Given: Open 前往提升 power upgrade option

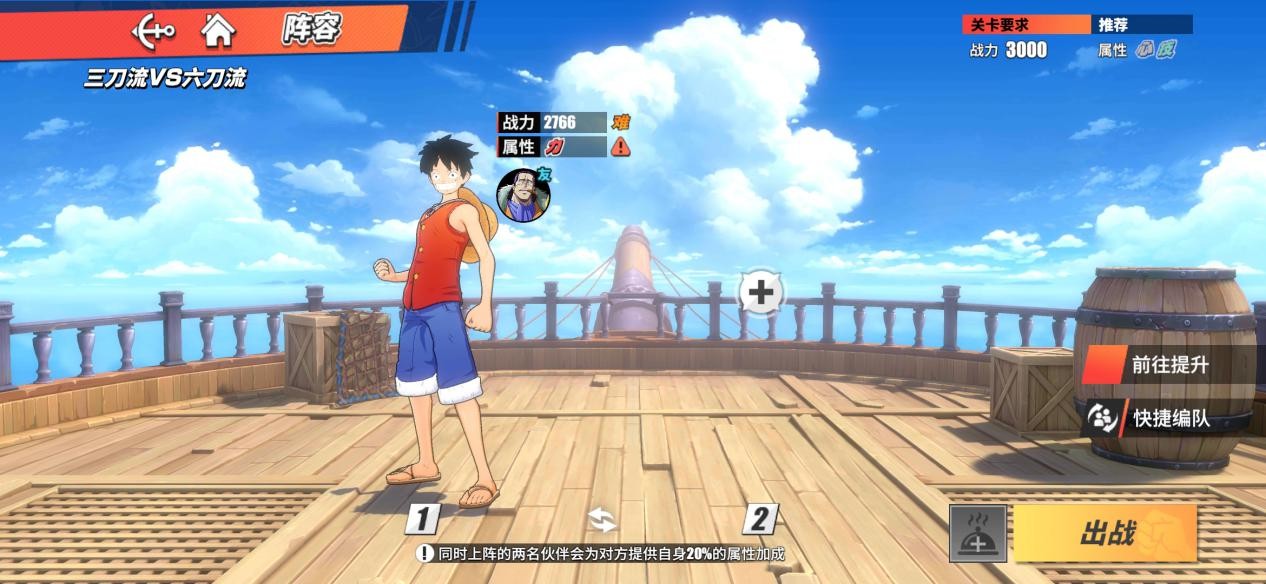Looking at the screenshot, I should point(1169,365).
